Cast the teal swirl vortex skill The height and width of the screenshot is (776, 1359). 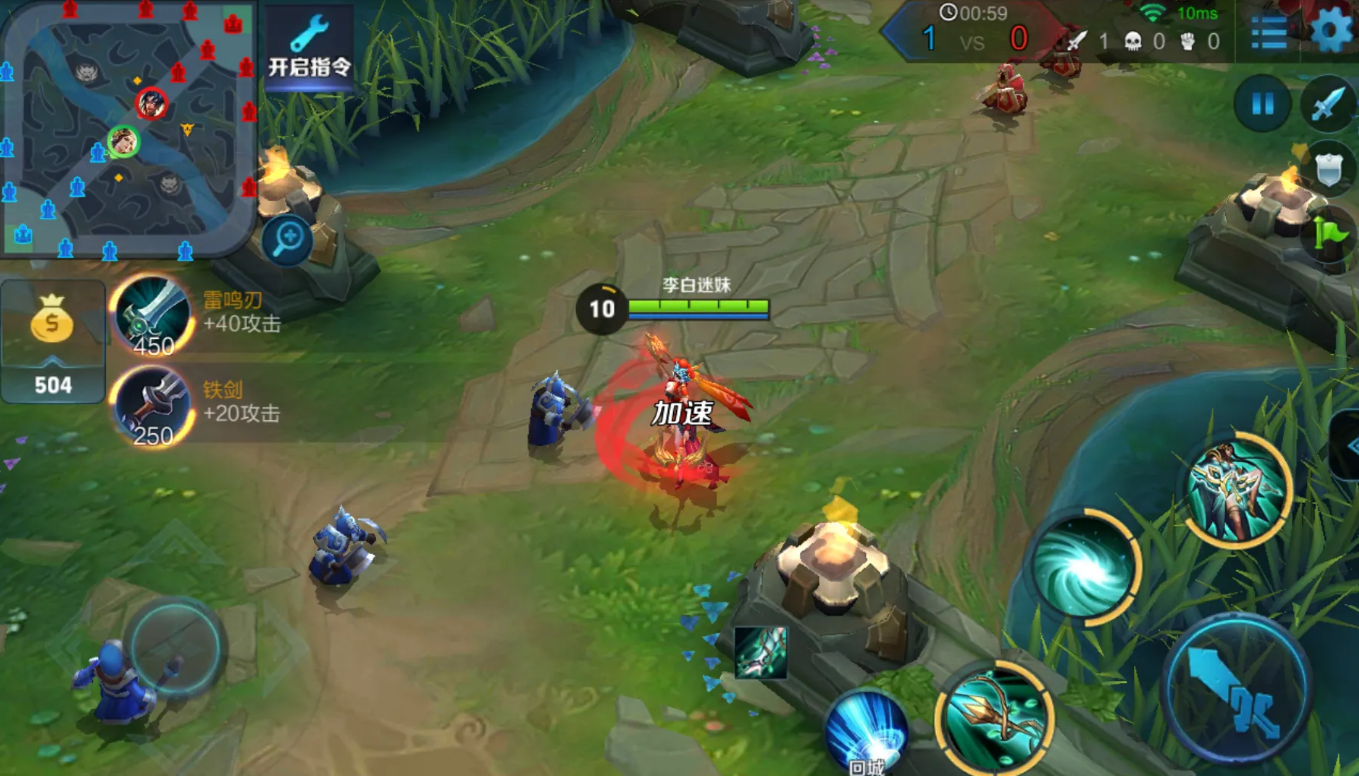pos(1085,567)
